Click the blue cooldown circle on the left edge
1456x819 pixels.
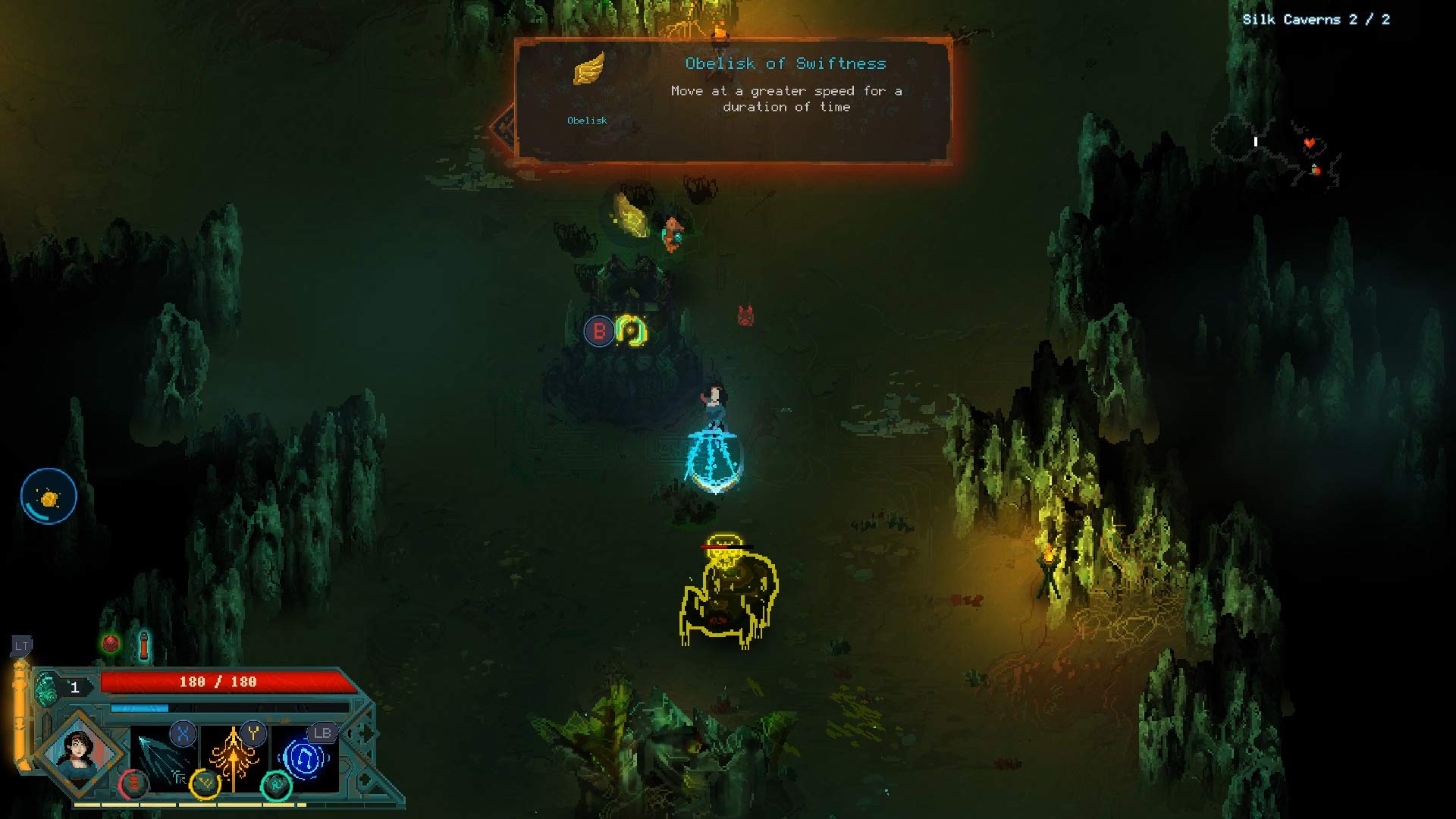pyautogui.click(x=48, y=495)
